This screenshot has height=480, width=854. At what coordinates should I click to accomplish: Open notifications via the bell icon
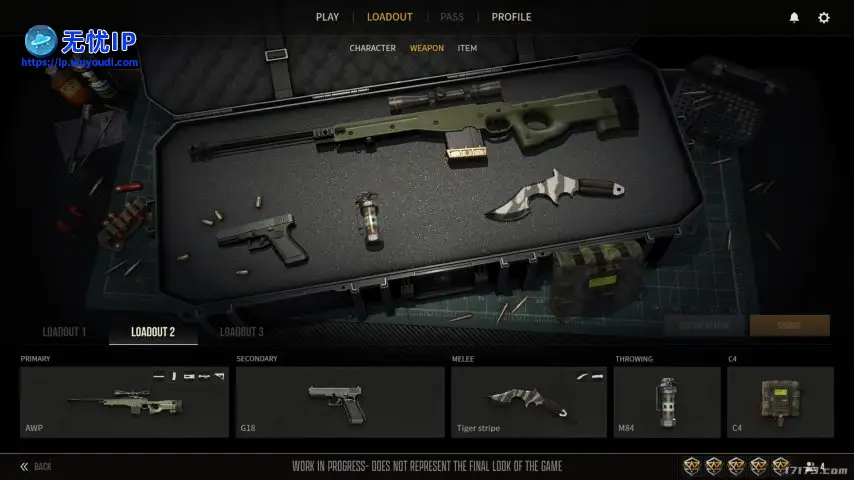click(x=794, y=18)
